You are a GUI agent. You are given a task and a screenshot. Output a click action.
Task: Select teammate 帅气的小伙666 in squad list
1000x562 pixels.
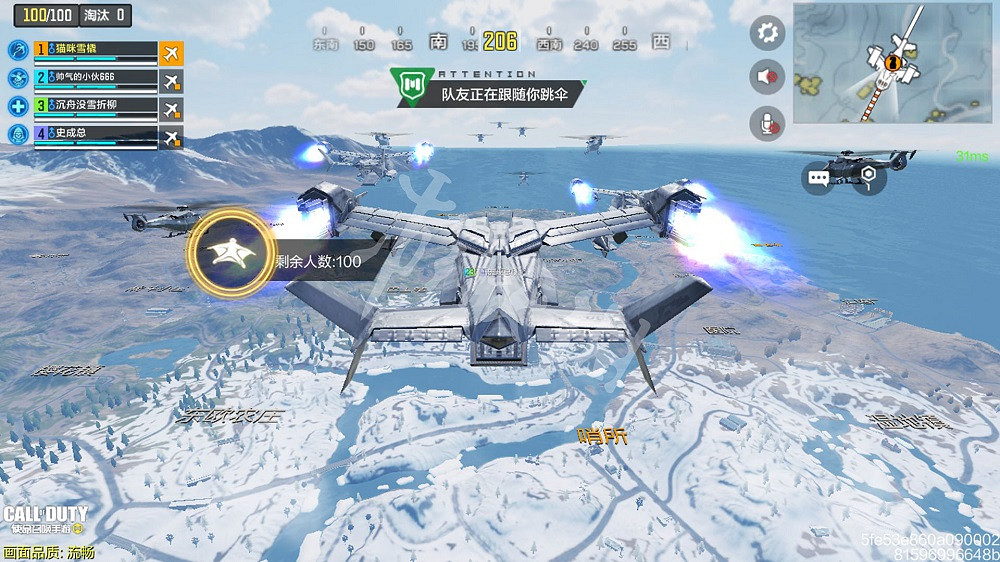[x=96, y=78]
